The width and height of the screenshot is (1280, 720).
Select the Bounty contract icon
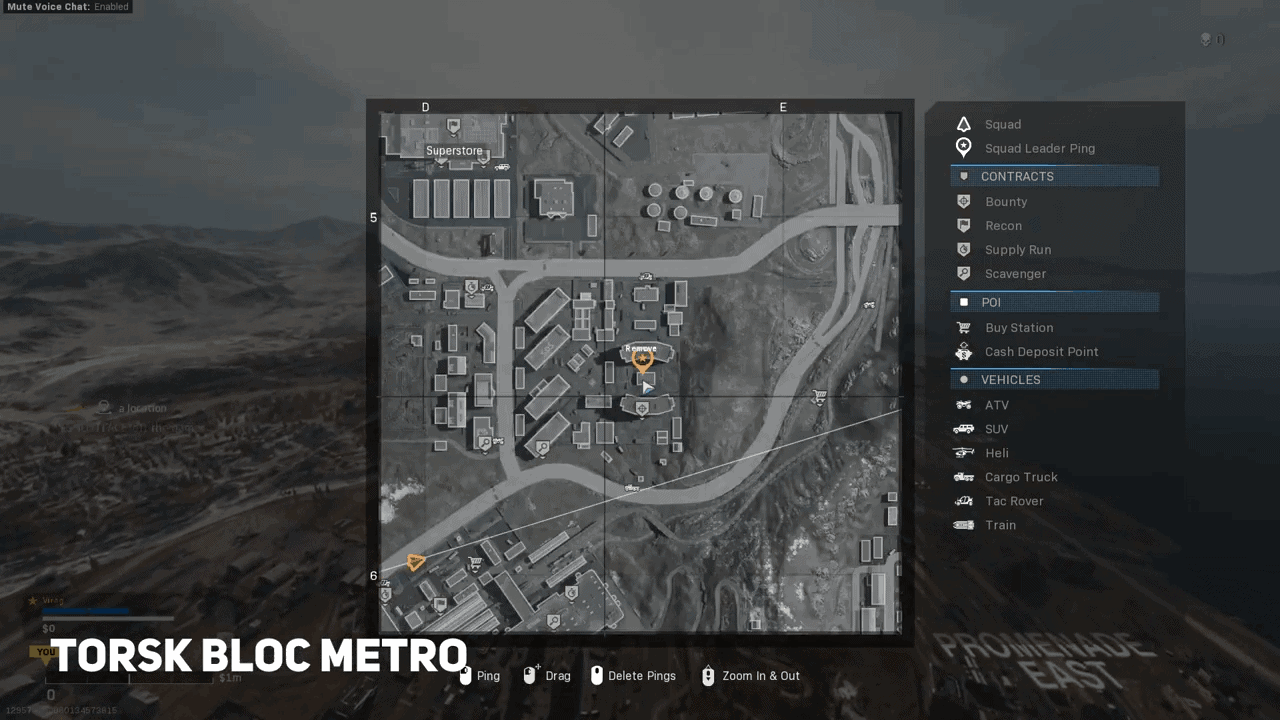tap(963, 201)
